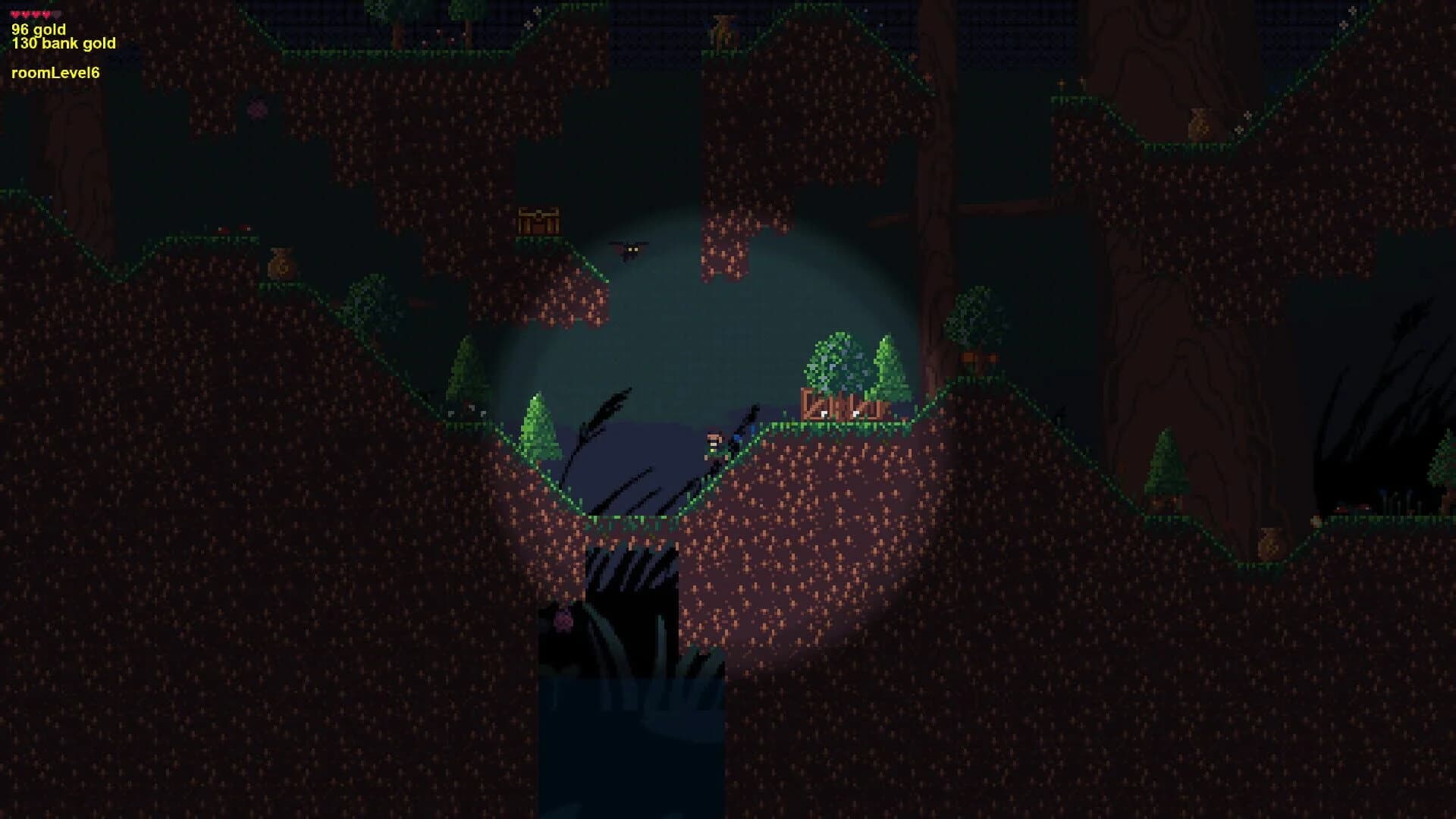
Task: Click the 130 bank gold text
Action: 63,43
